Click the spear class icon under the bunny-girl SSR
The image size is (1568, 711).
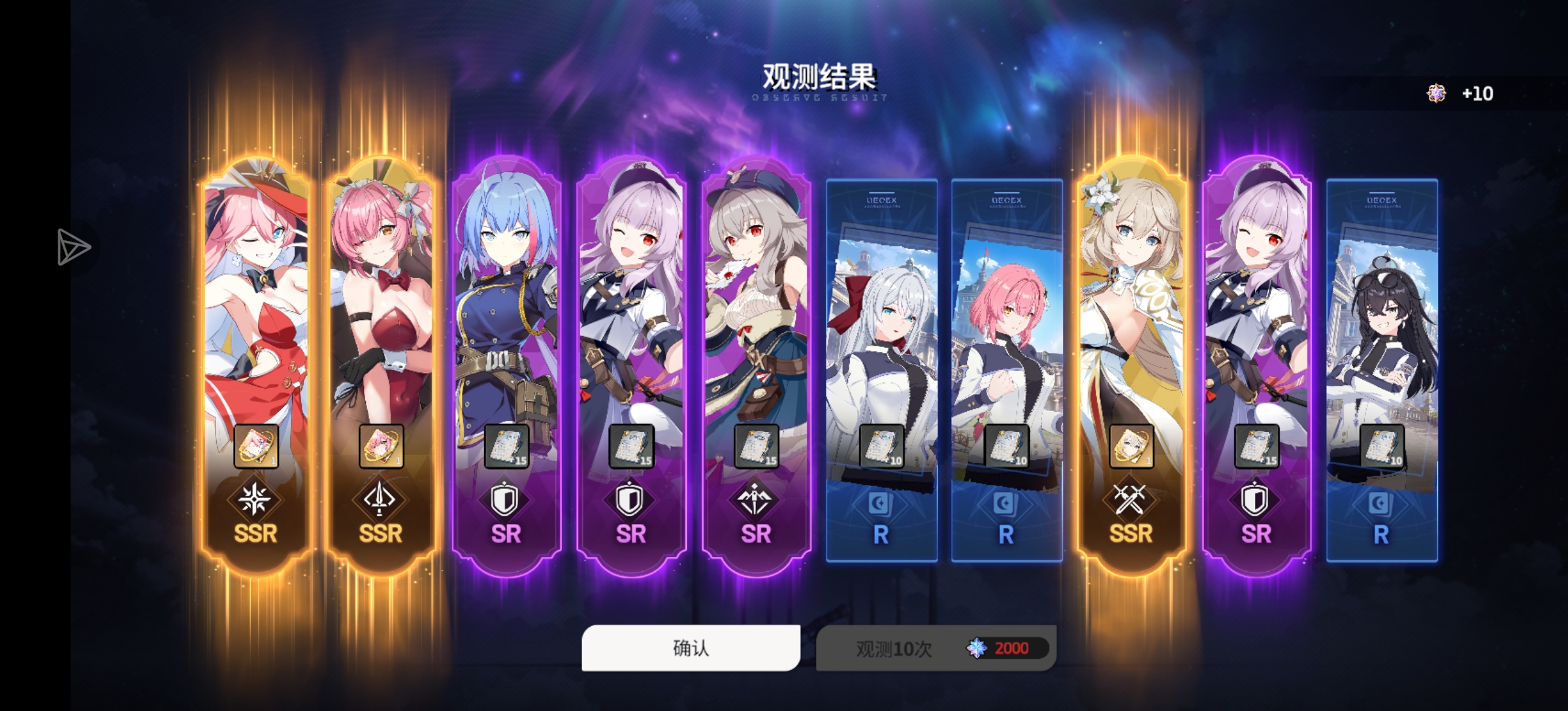[382, 499]
